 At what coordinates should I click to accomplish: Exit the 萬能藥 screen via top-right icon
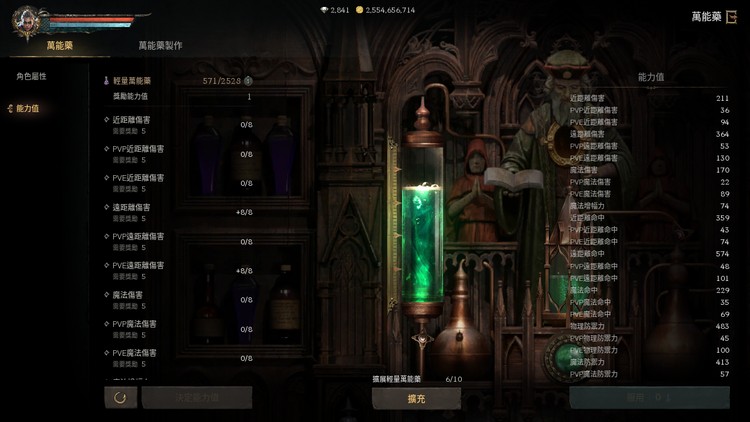(x=731, y=17)
